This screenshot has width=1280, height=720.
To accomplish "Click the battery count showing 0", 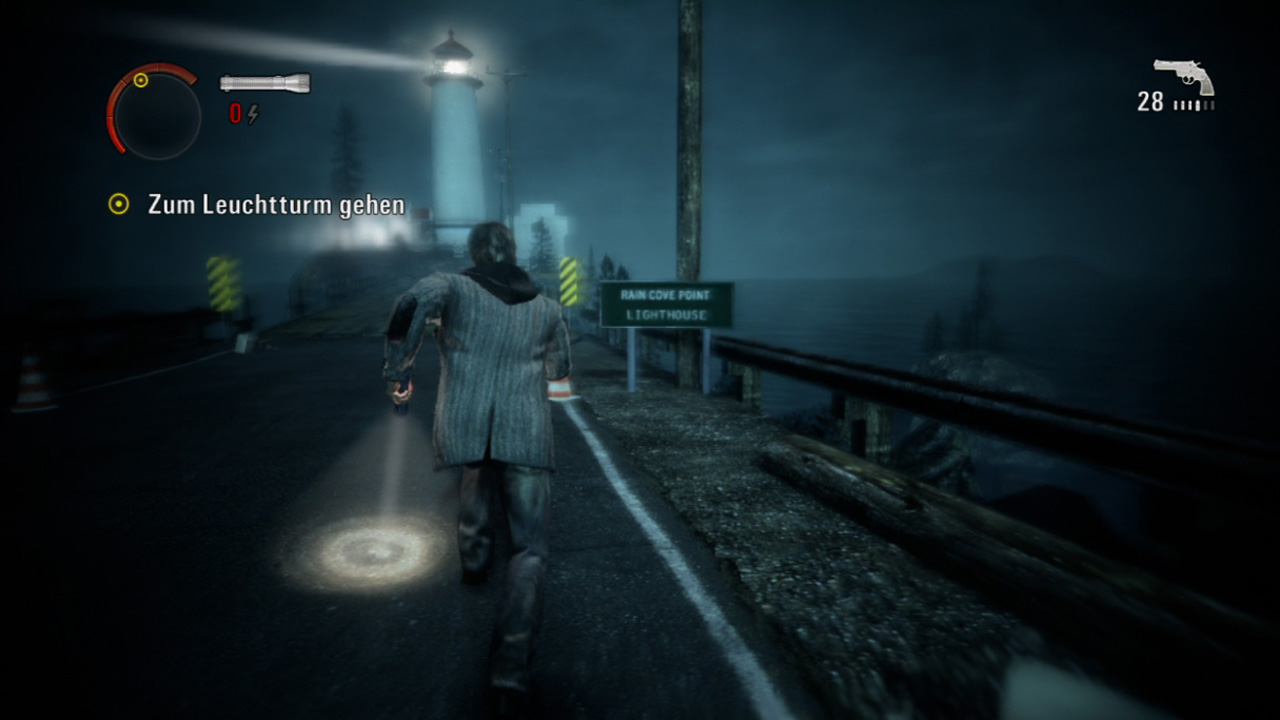I will click(238, 113).
